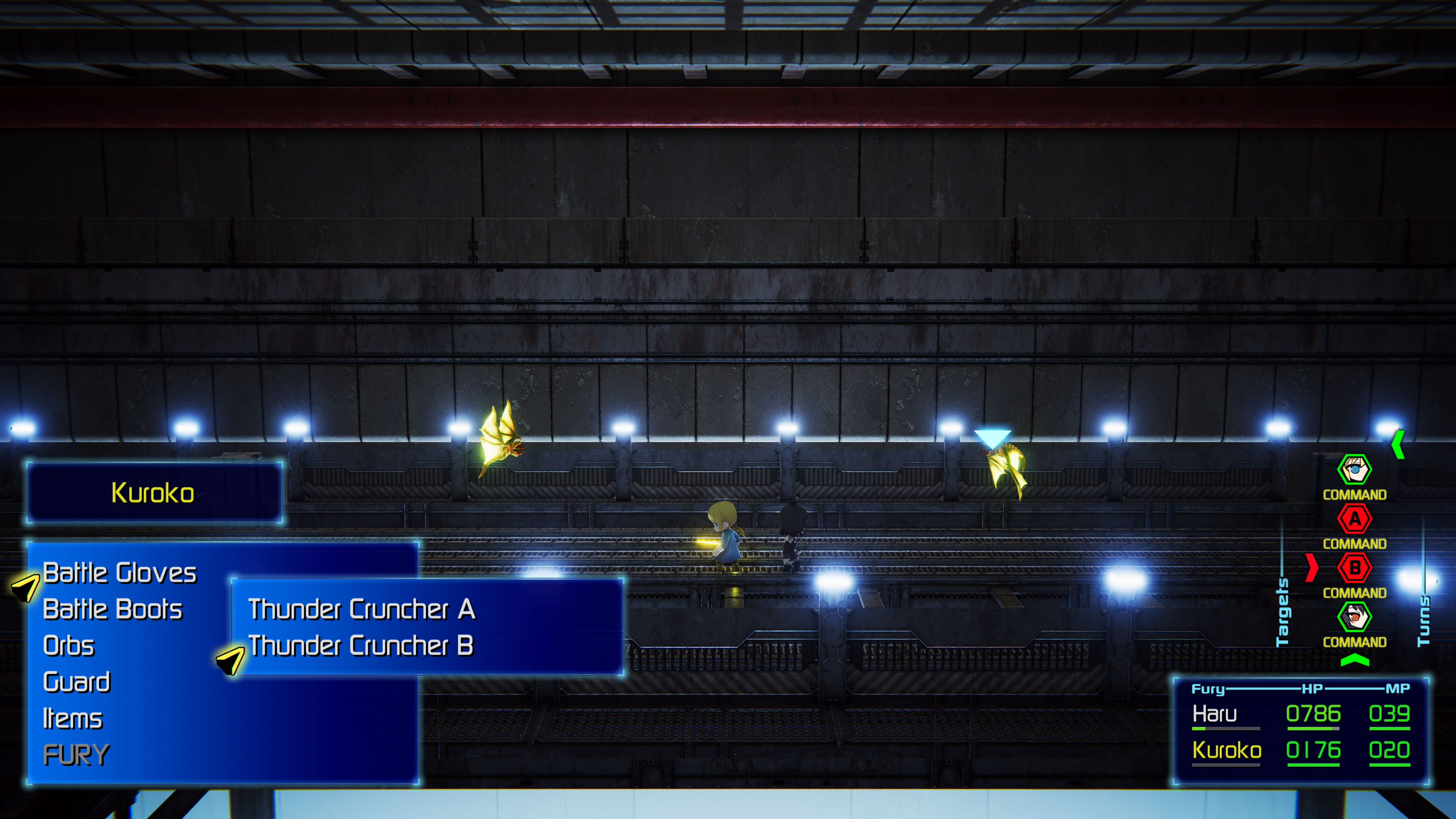Select the Battle Gloves command
The height and width of the screenshot is (819, 1456).
tap(119, 573)
